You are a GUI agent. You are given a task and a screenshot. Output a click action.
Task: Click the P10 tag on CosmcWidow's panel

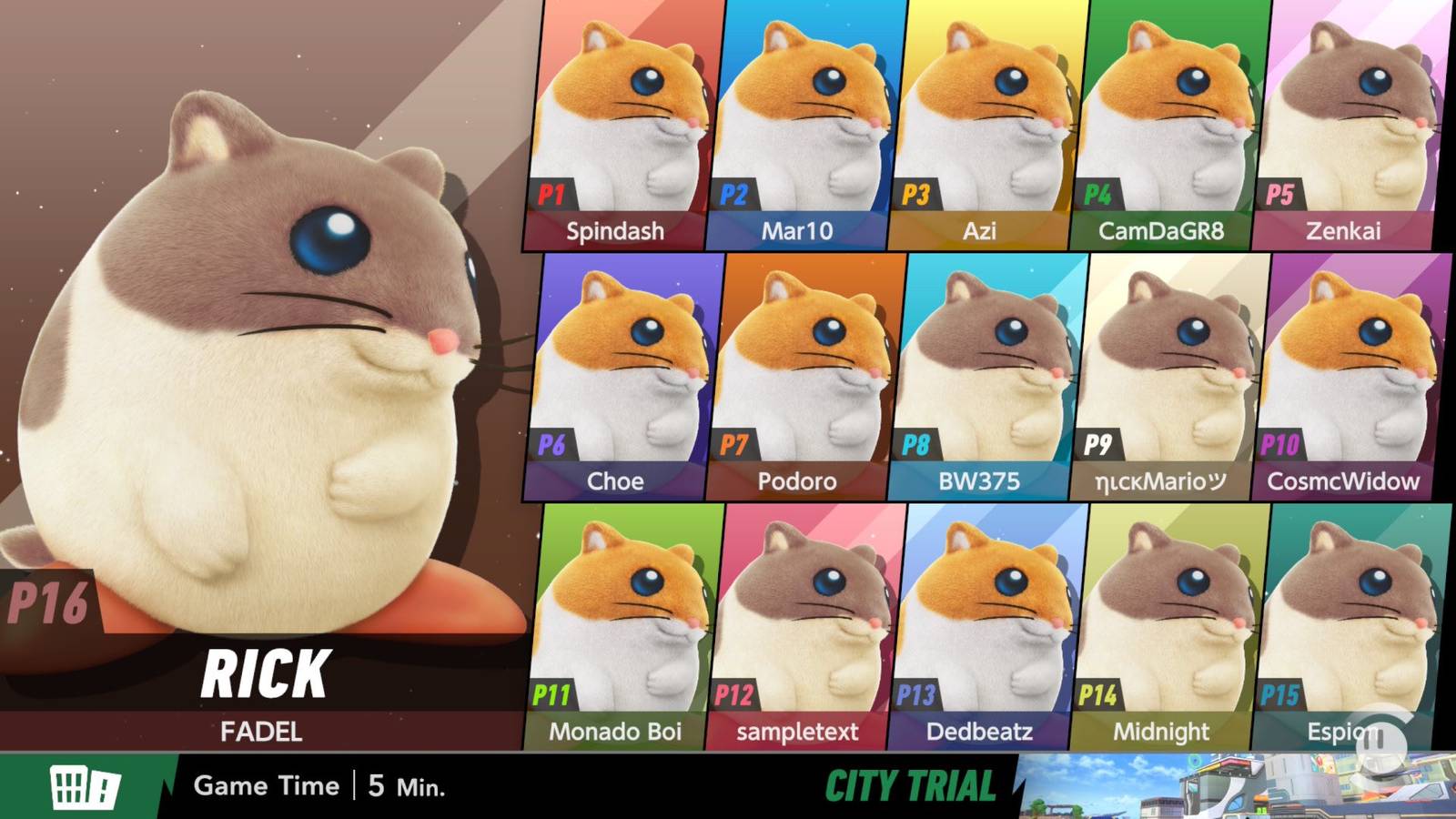tap(1280, 443)
